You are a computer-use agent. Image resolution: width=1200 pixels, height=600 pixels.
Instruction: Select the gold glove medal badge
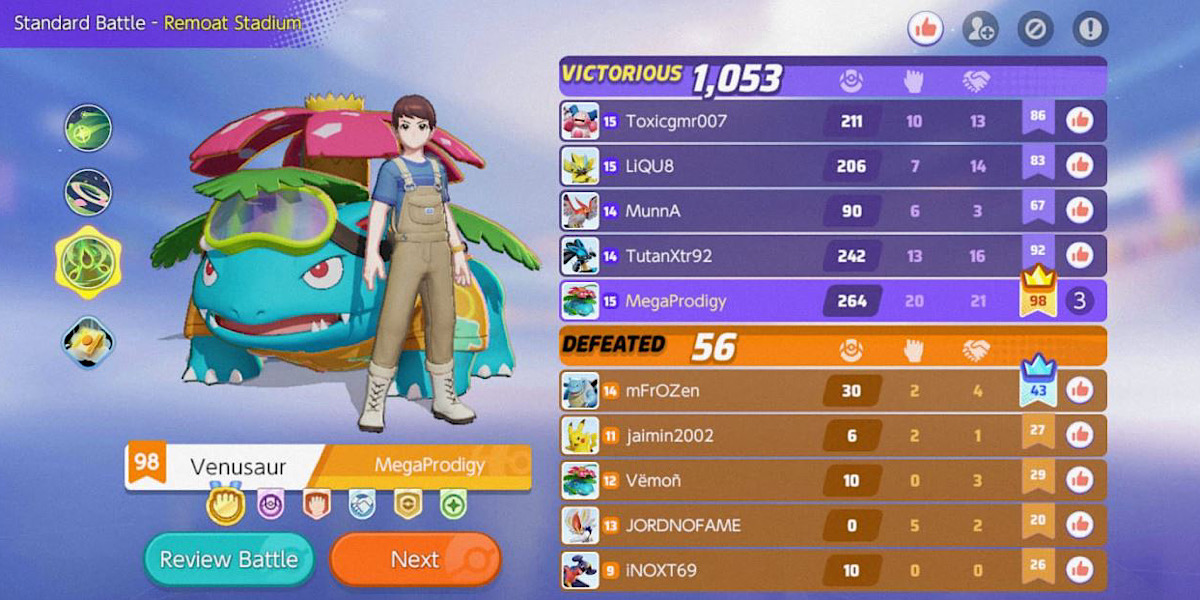pos(225,504)
